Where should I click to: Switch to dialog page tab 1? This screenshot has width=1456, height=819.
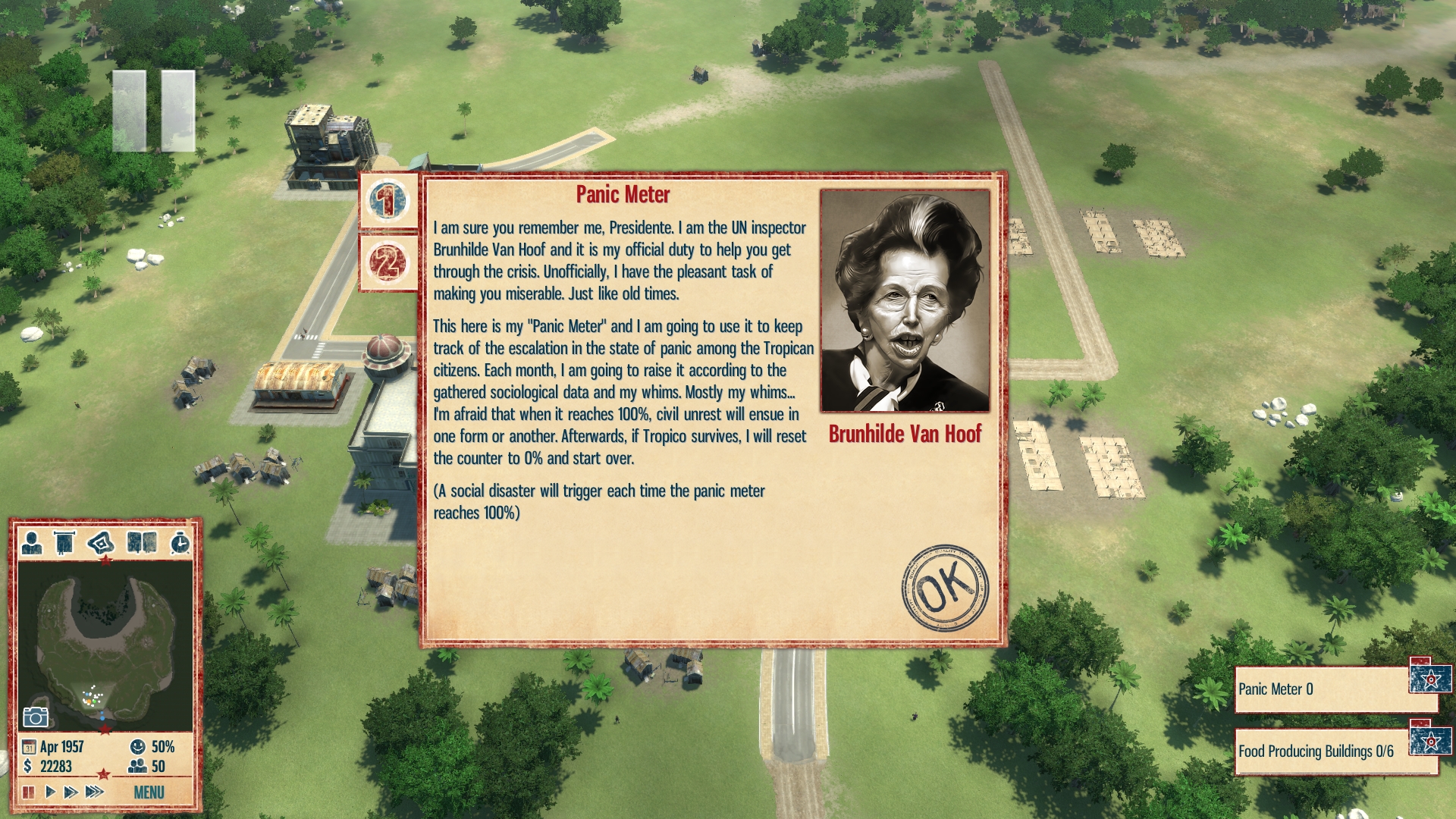(x=388, y=201)
